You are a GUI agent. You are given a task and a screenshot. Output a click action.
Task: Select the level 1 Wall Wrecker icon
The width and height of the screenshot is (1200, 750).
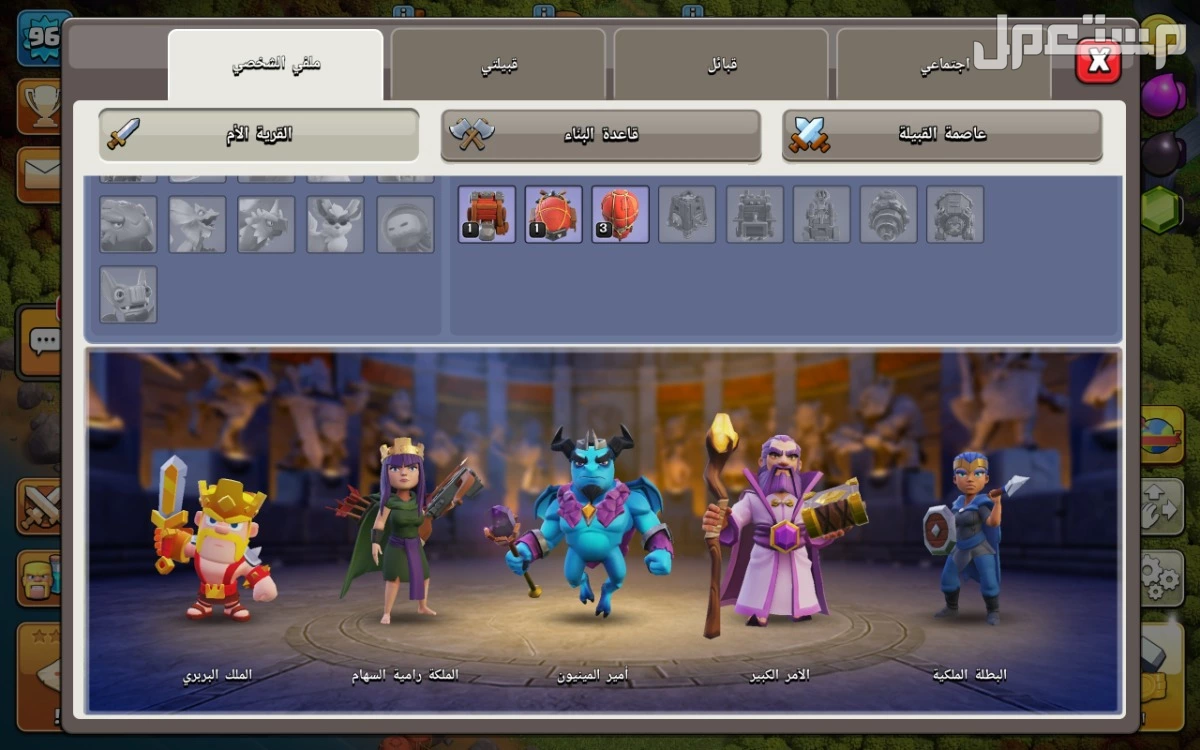(x=487, y=214)
